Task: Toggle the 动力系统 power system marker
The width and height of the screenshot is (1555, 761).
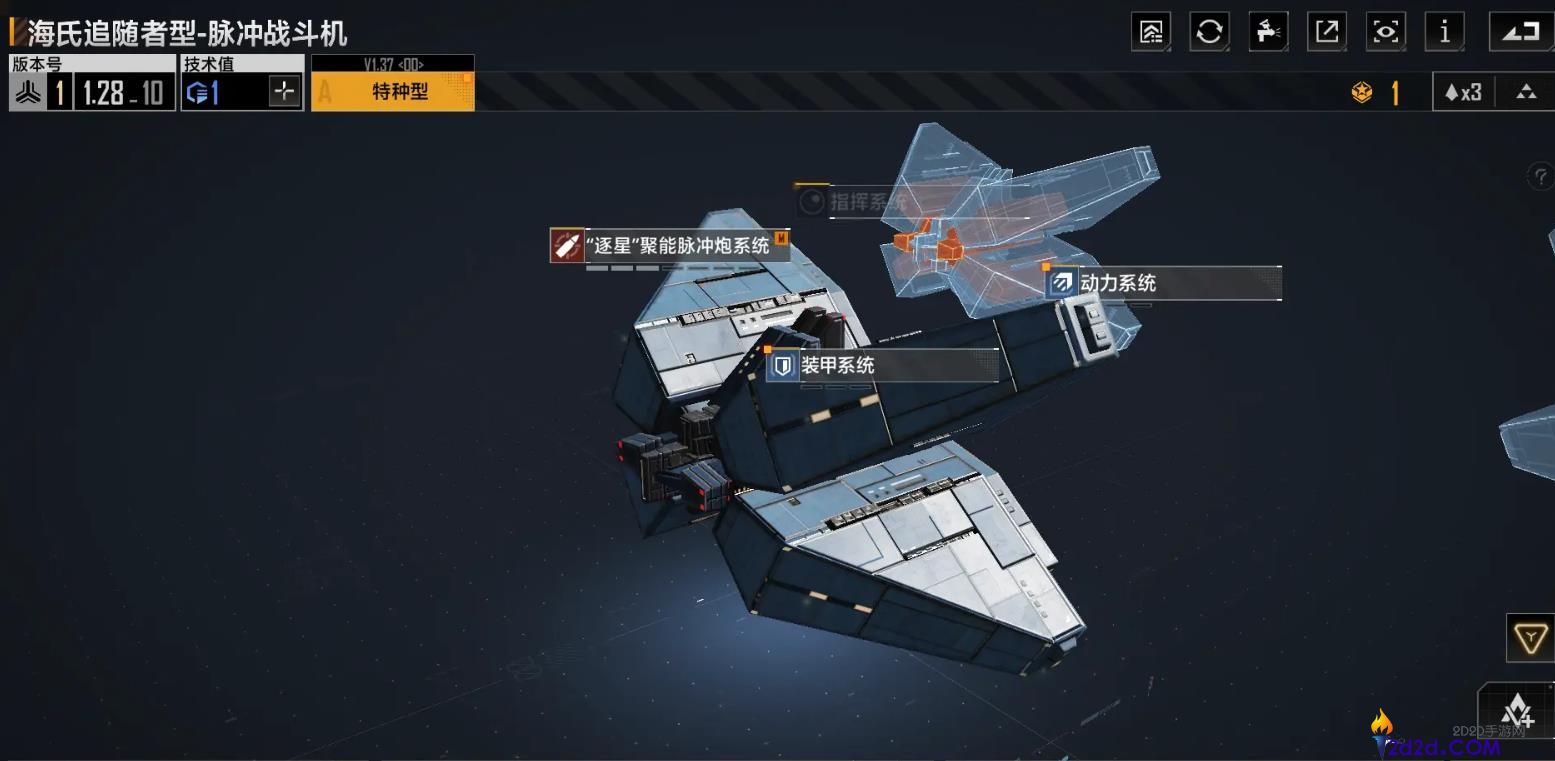Action: [1060, 283]
